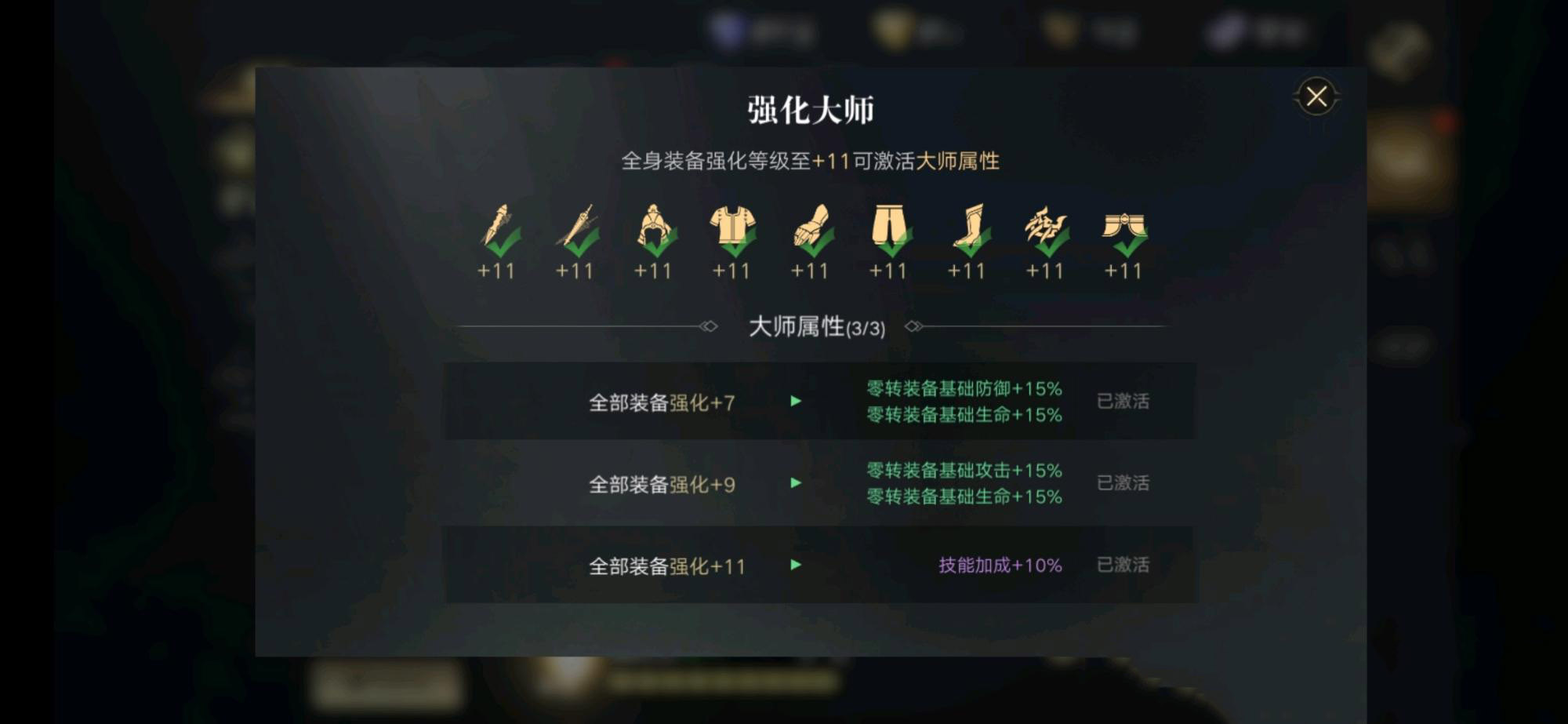
Task: Select the pants equipment icon
Action: pos(890,228)
